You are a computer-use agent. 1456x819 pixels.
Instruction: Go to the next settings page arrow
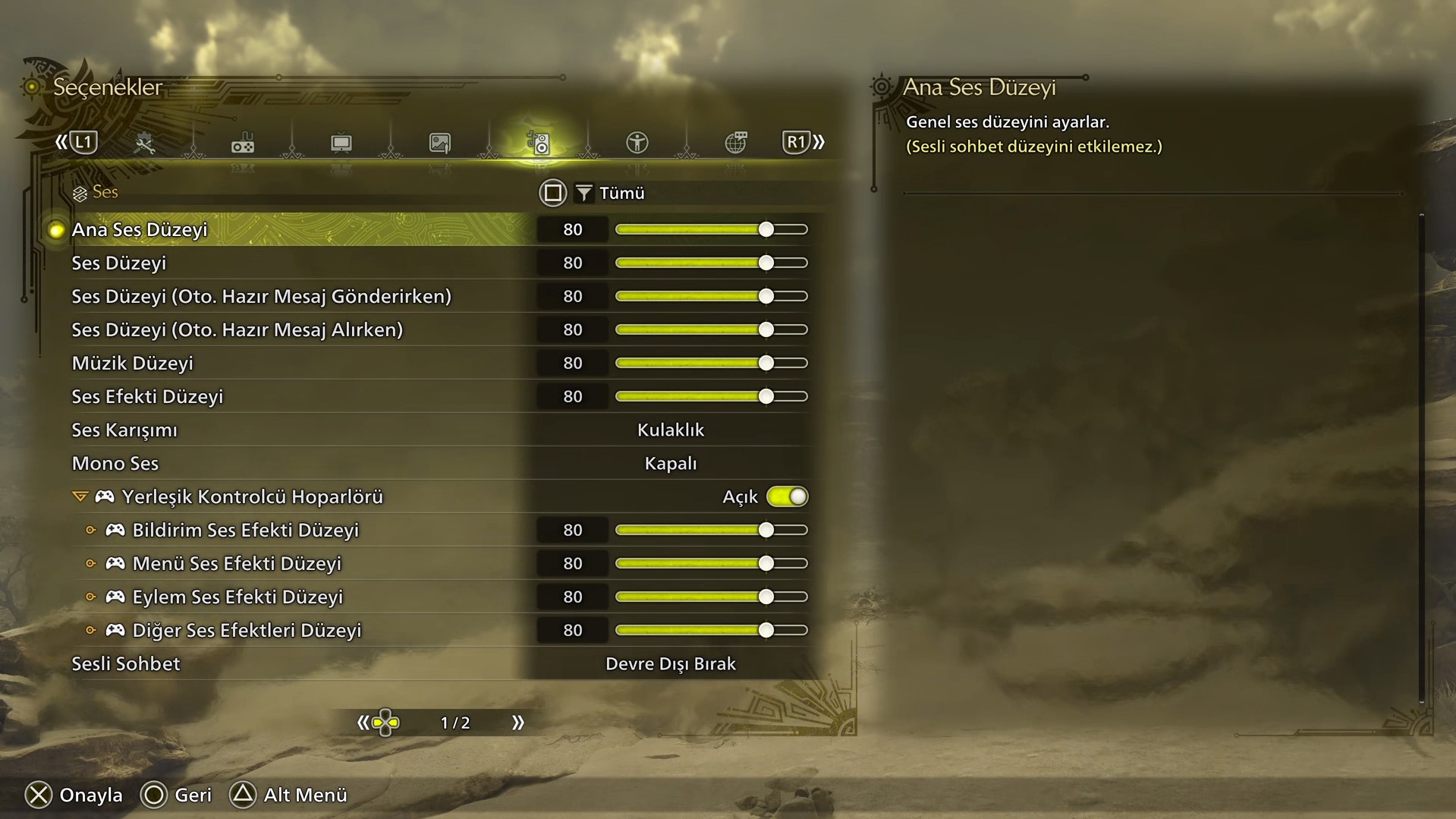[517, 723]
